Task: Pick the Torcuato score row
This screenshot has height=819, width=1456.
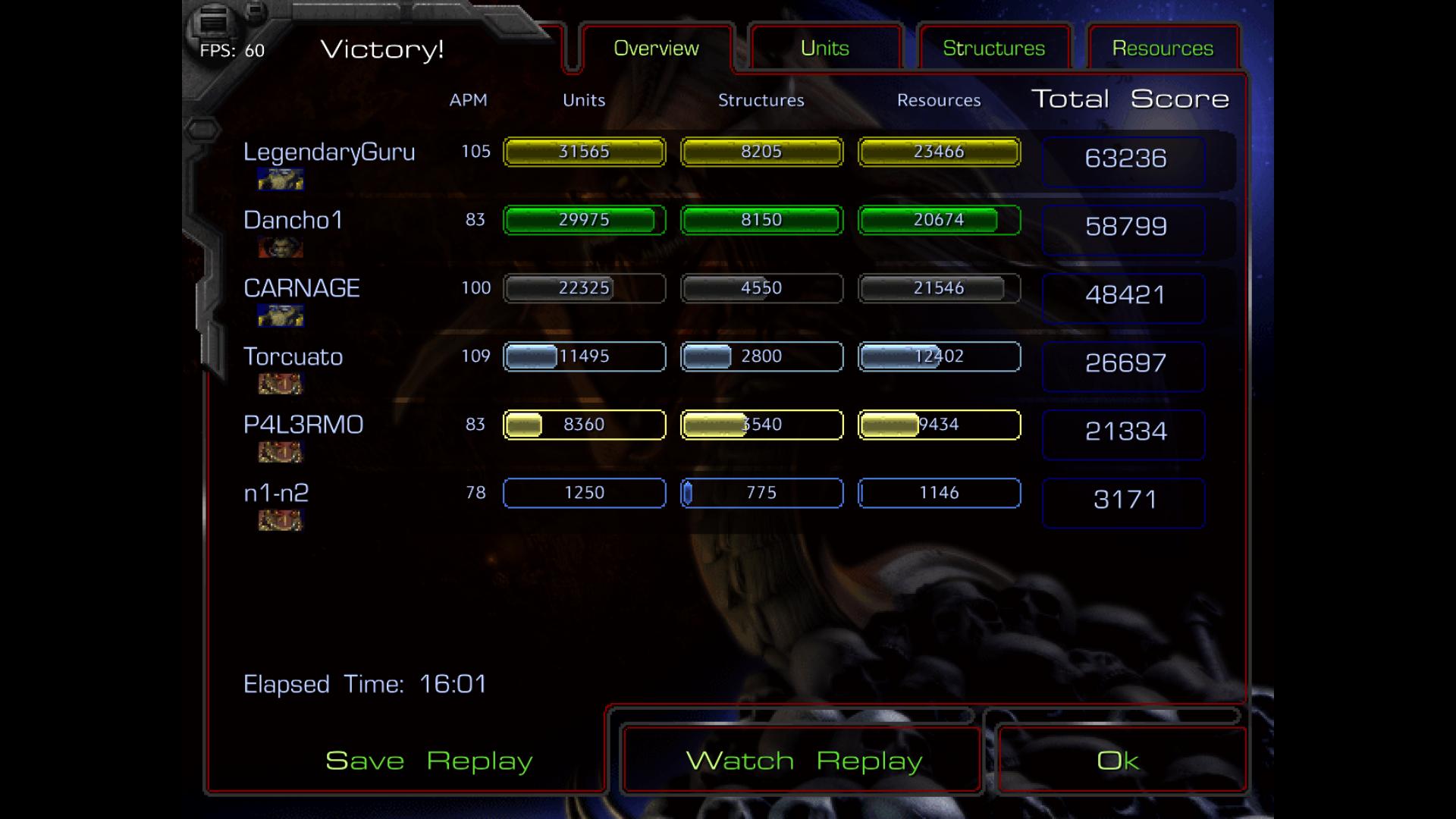Action: (x=293, y=357)
